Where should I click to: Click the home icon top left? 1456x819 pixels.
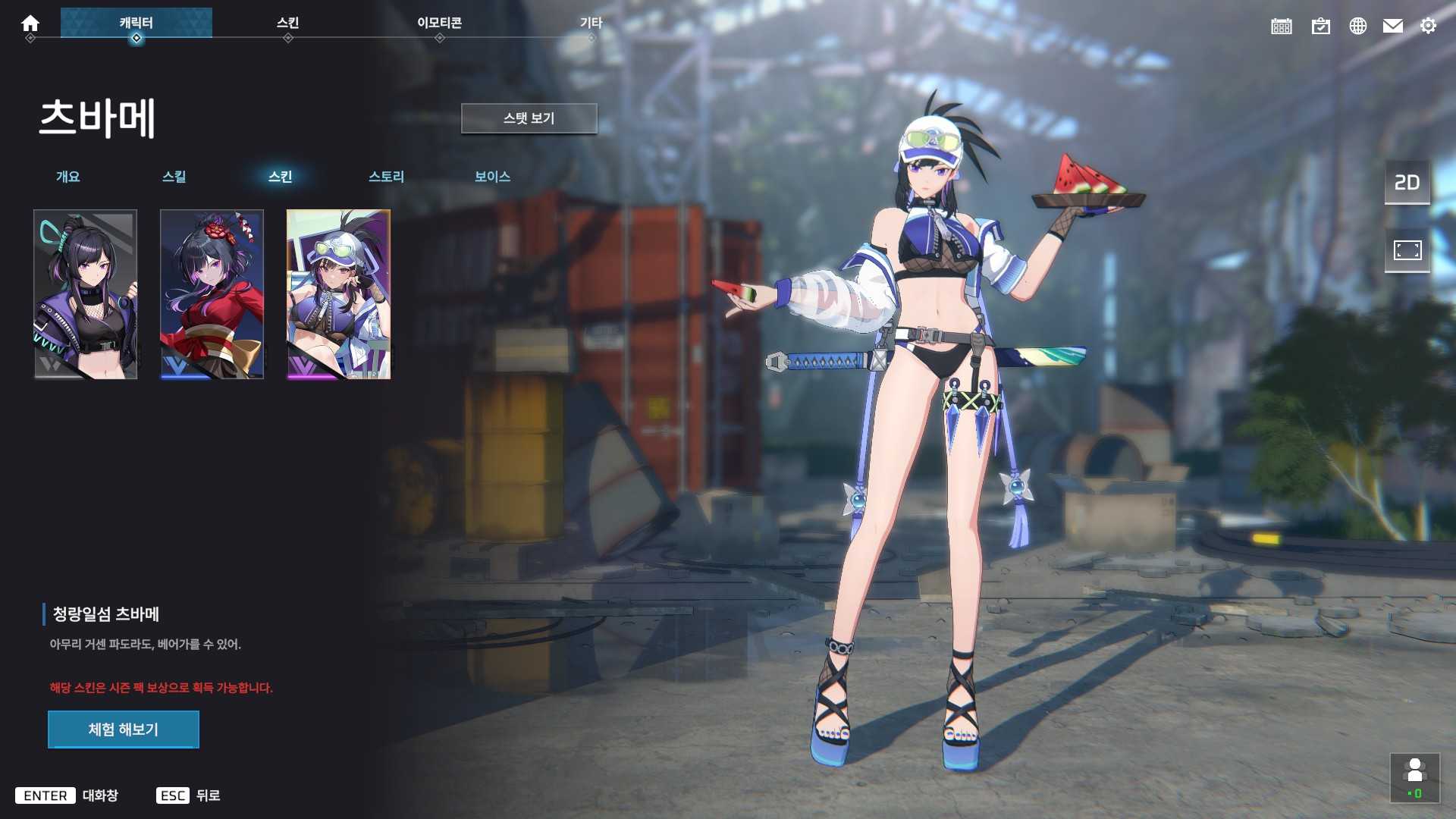coord(30,23)
